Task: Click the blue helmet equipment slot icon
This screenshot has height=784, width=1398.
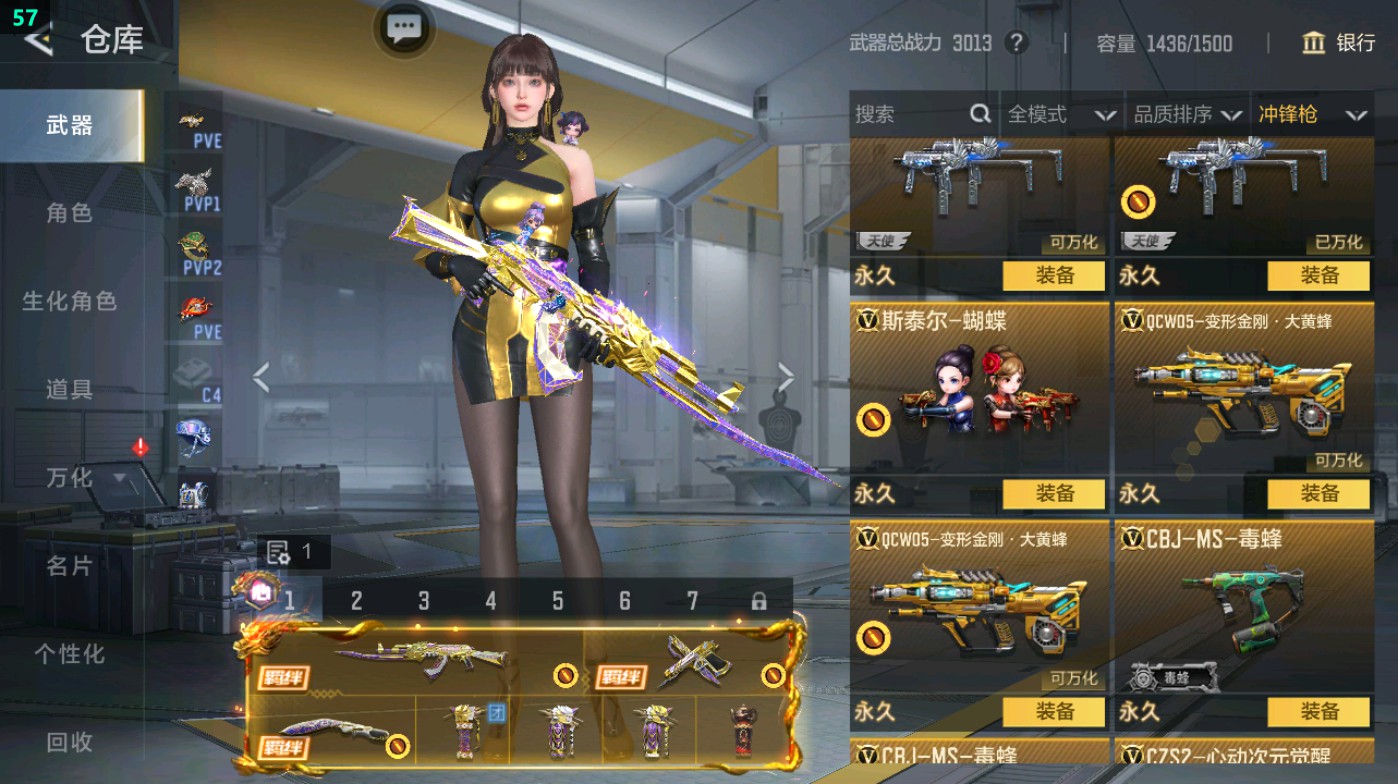Action: [193, 434]
